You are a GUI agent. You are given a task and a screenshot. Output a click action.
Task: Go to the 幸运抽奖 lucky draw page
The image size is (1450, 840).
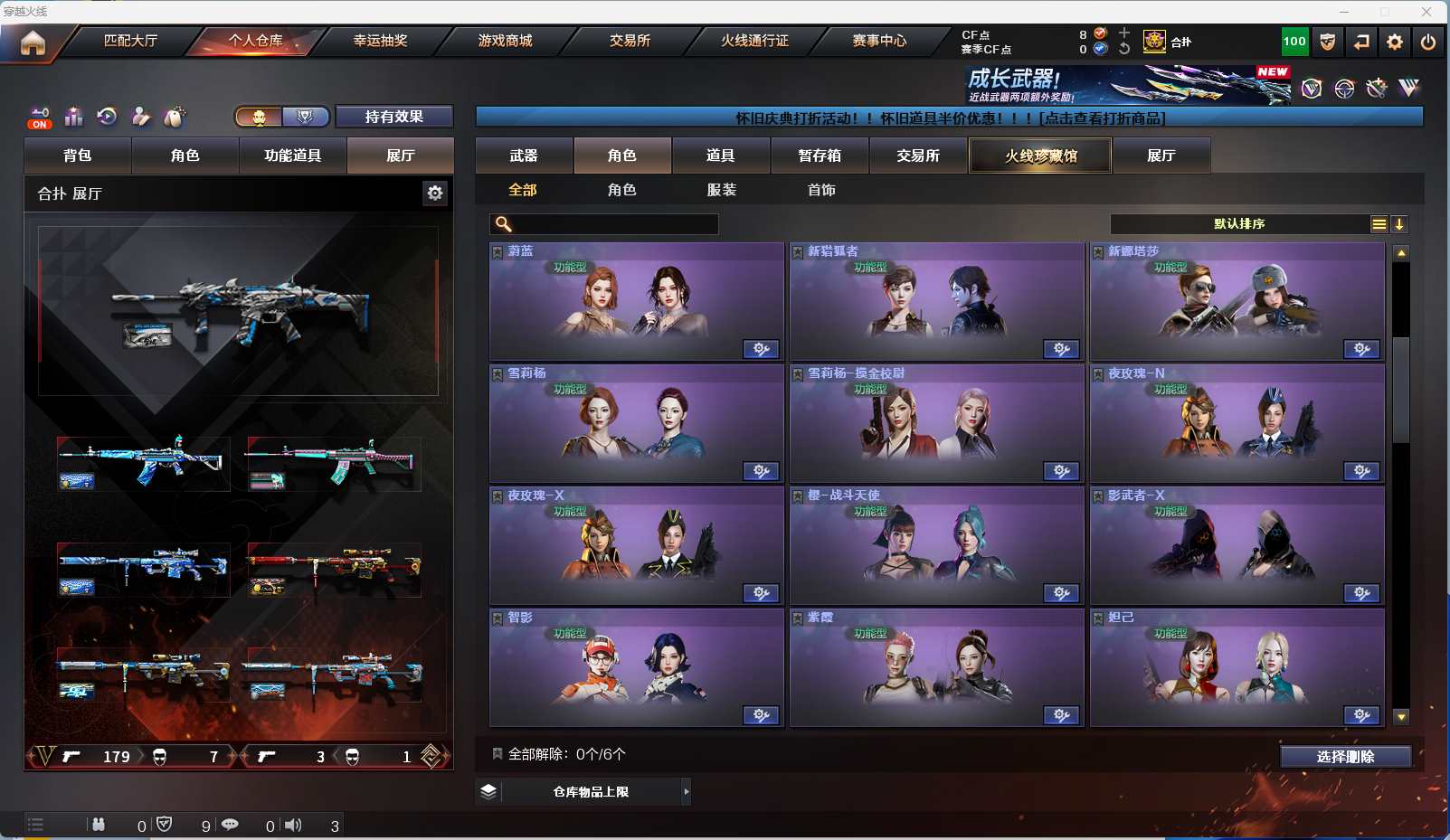coord(380,41)
